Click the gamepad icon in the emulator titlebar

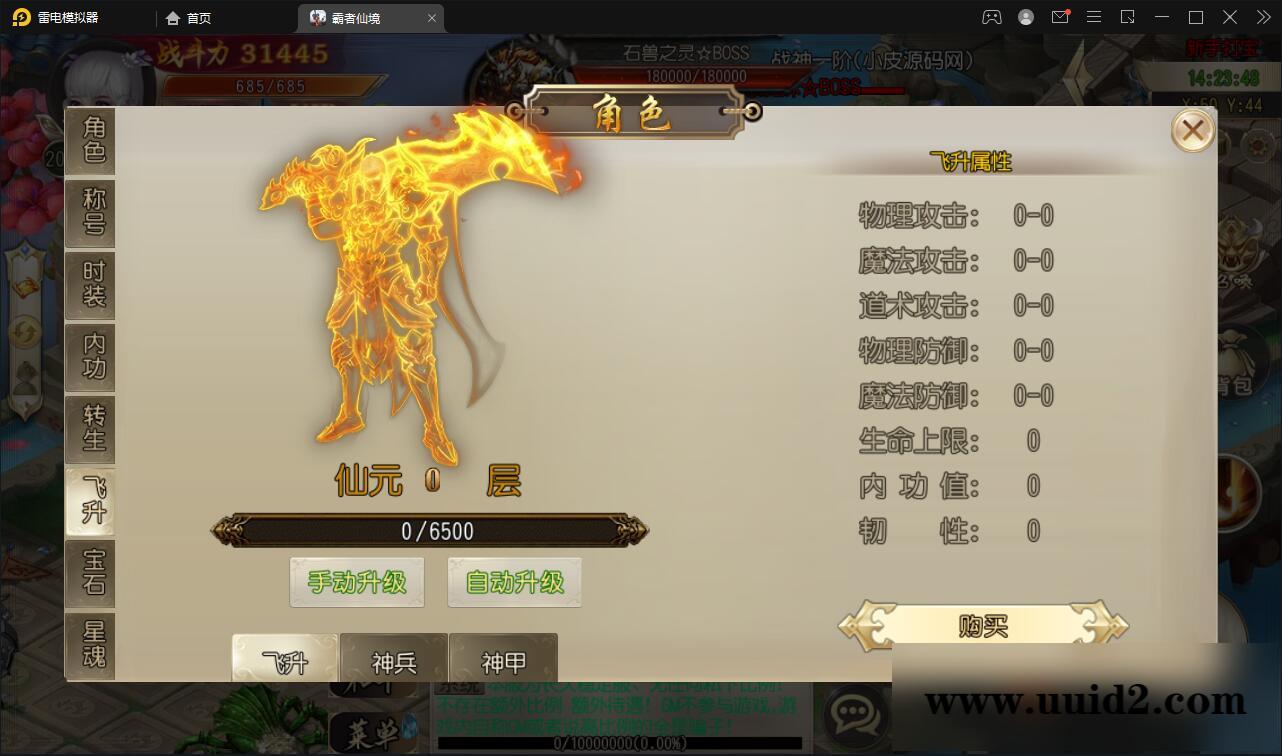(991, 17)
